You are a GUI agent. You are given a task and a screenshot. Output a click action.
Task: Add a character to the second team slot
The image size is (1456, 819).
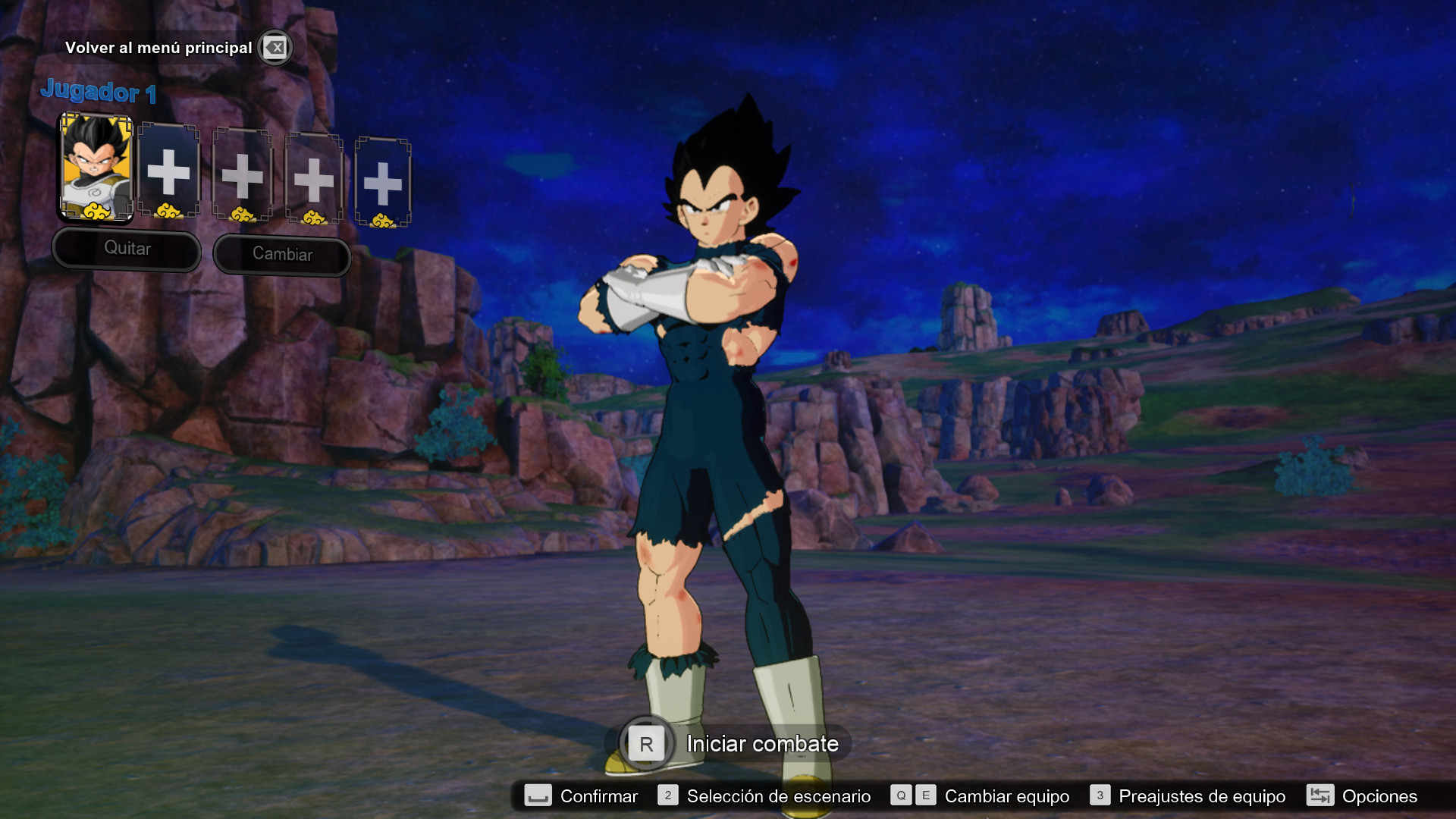coord(170,173)
